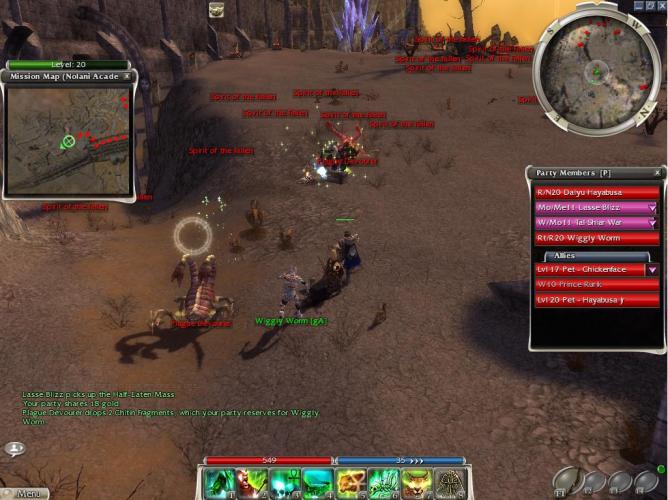Activate the lion face skill in slot seven

tap(415, 483)
